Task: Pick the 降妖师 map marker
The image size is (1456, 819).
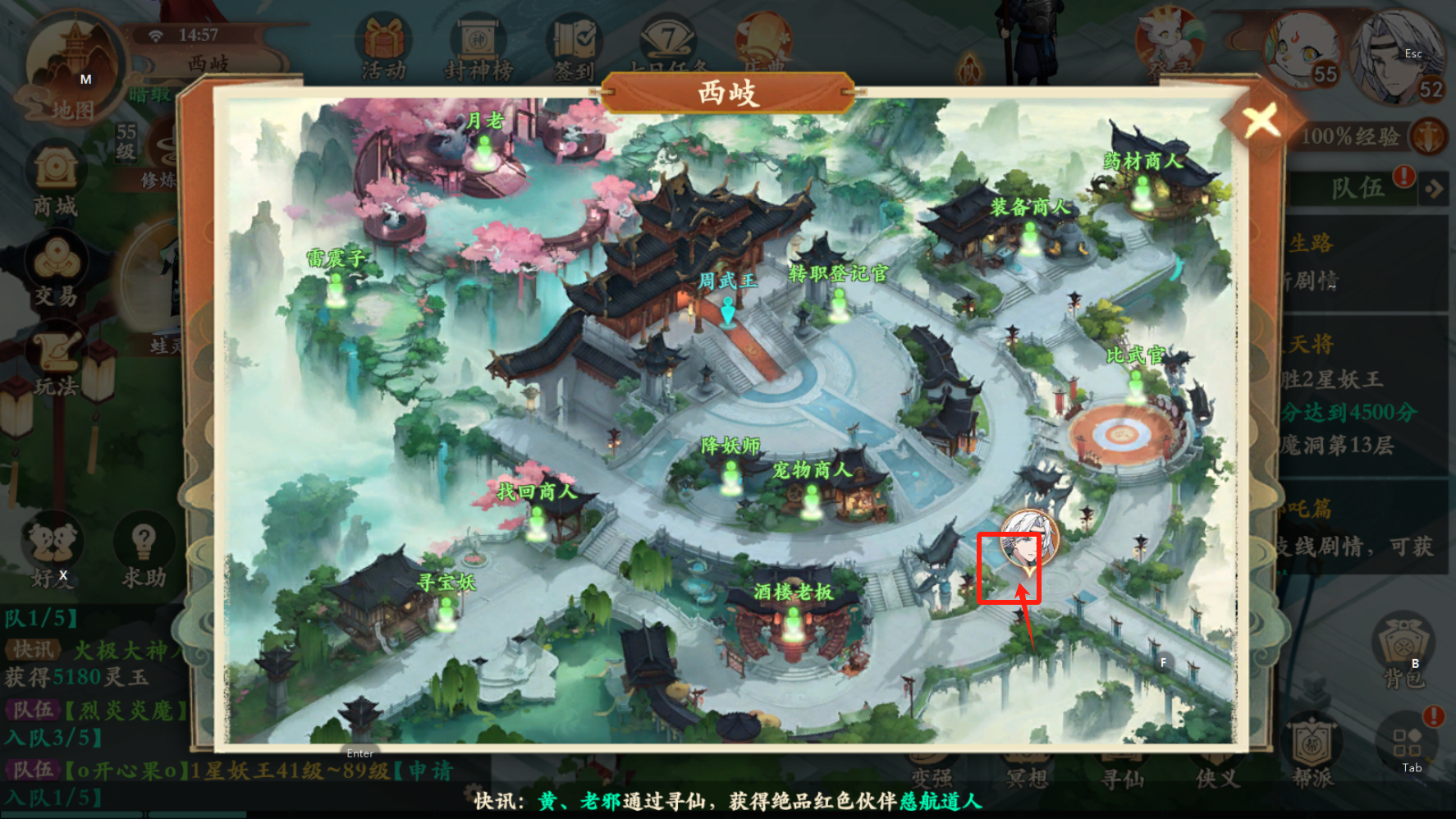Action: 730,476
